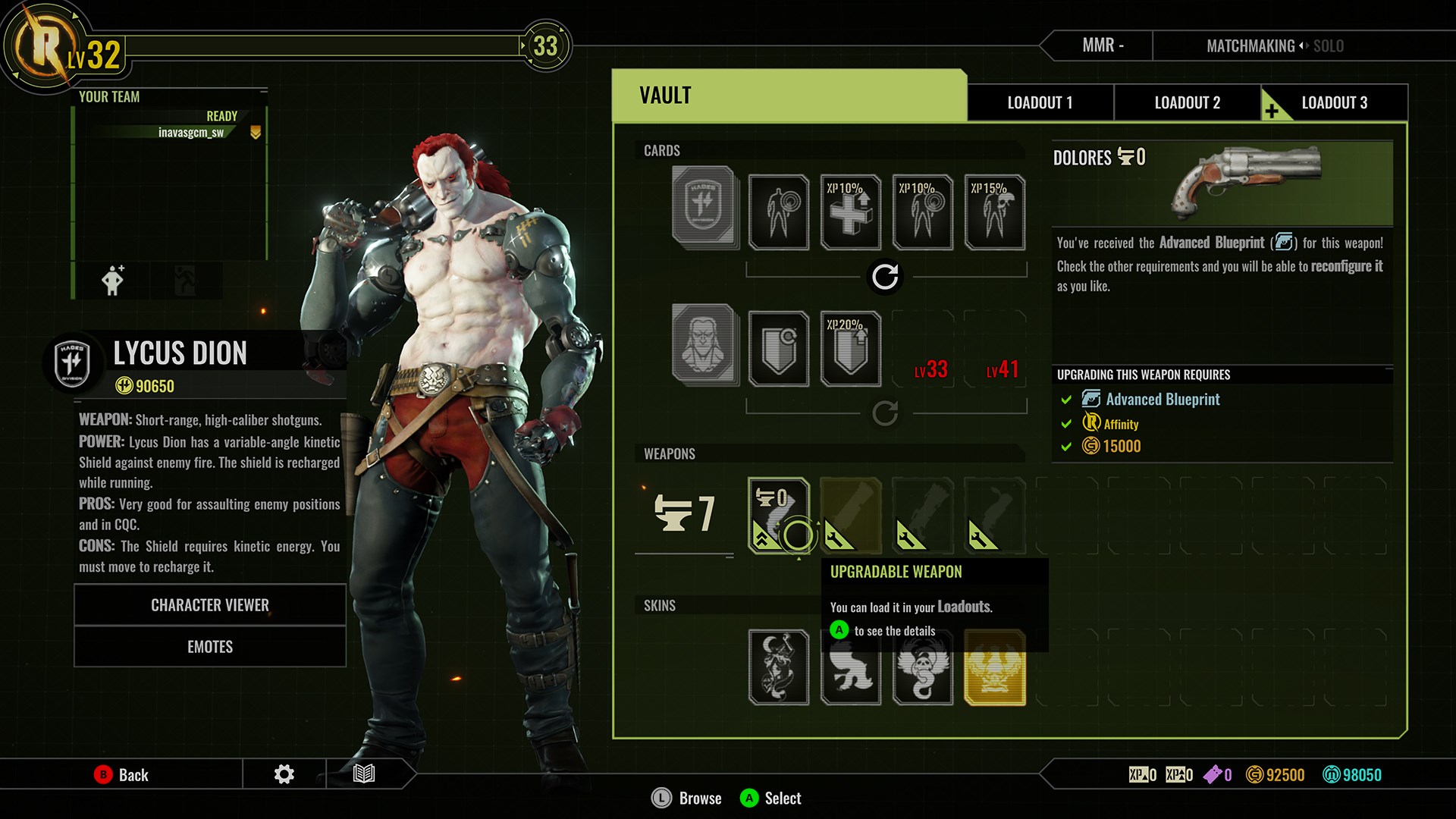The width and height of the screenshot is (1456, 819).
Task: Select the XP 15% skull booster card
Action: coord(993,212)
